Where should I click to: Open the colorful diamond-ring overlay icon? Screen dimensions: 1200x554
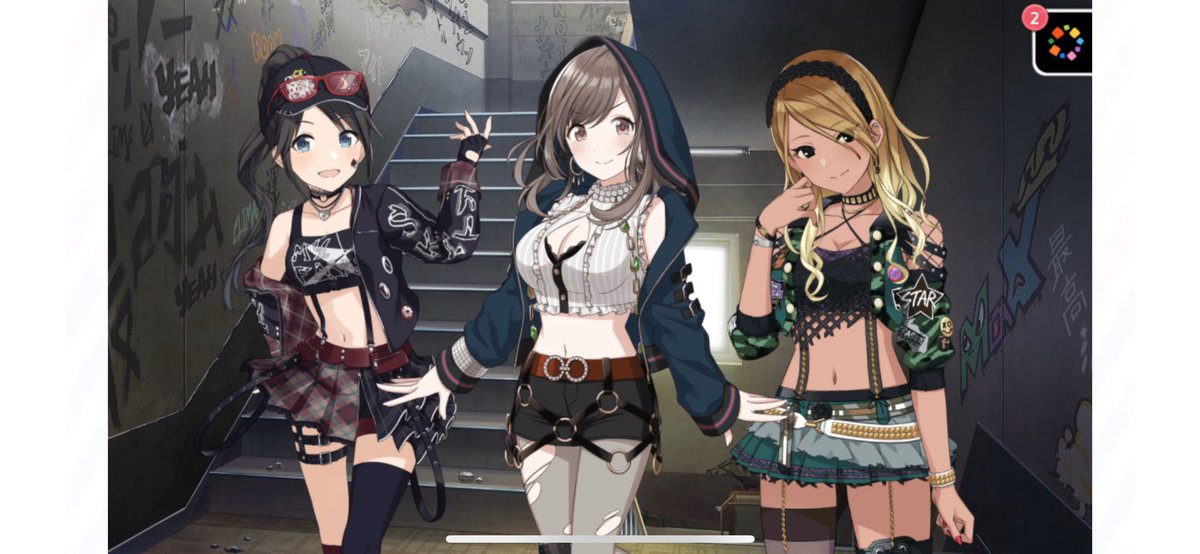click(1064, 42)
